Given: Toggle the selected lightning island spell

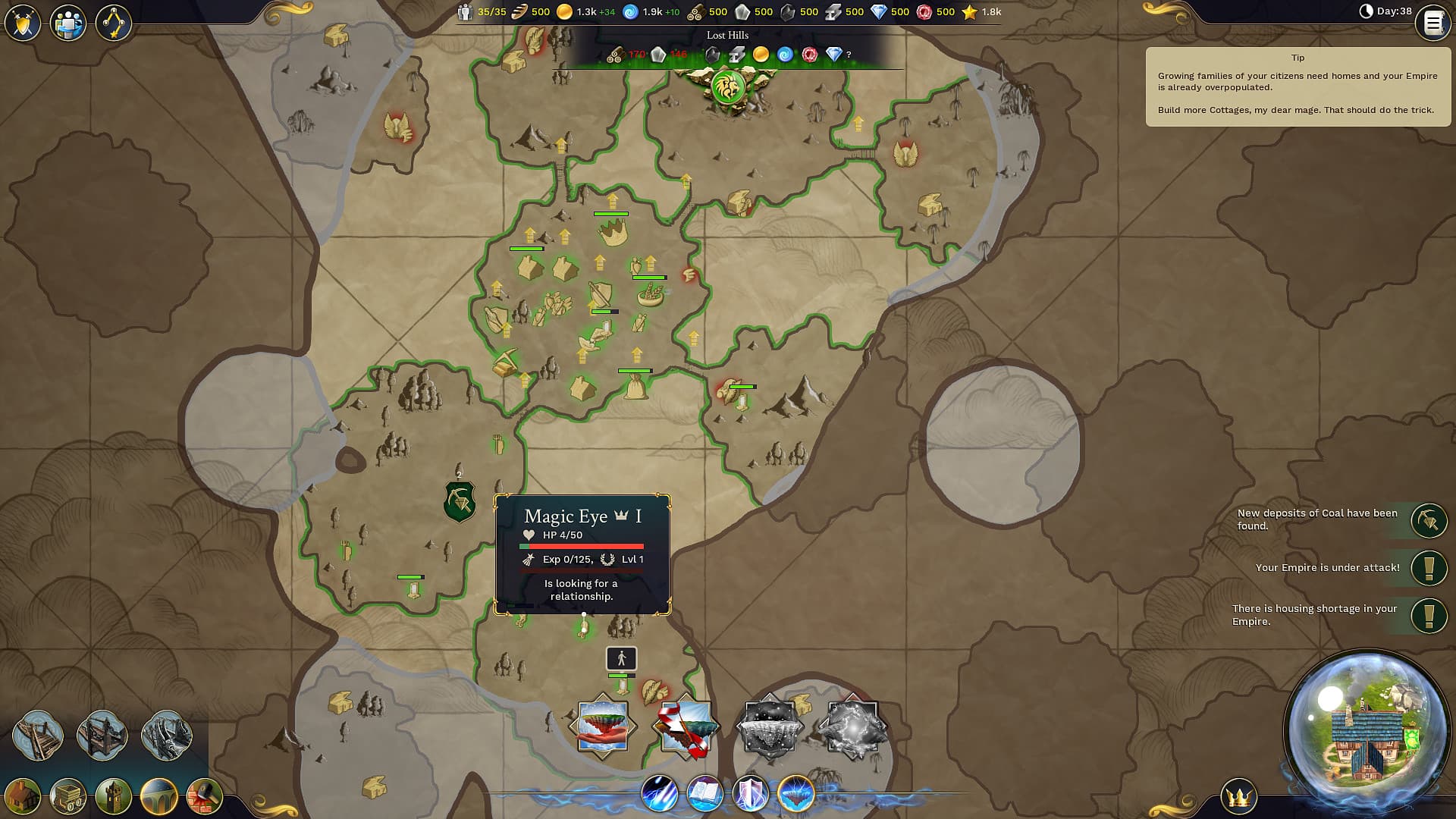Looking at the screenshot, I should (x=798, y=794).
